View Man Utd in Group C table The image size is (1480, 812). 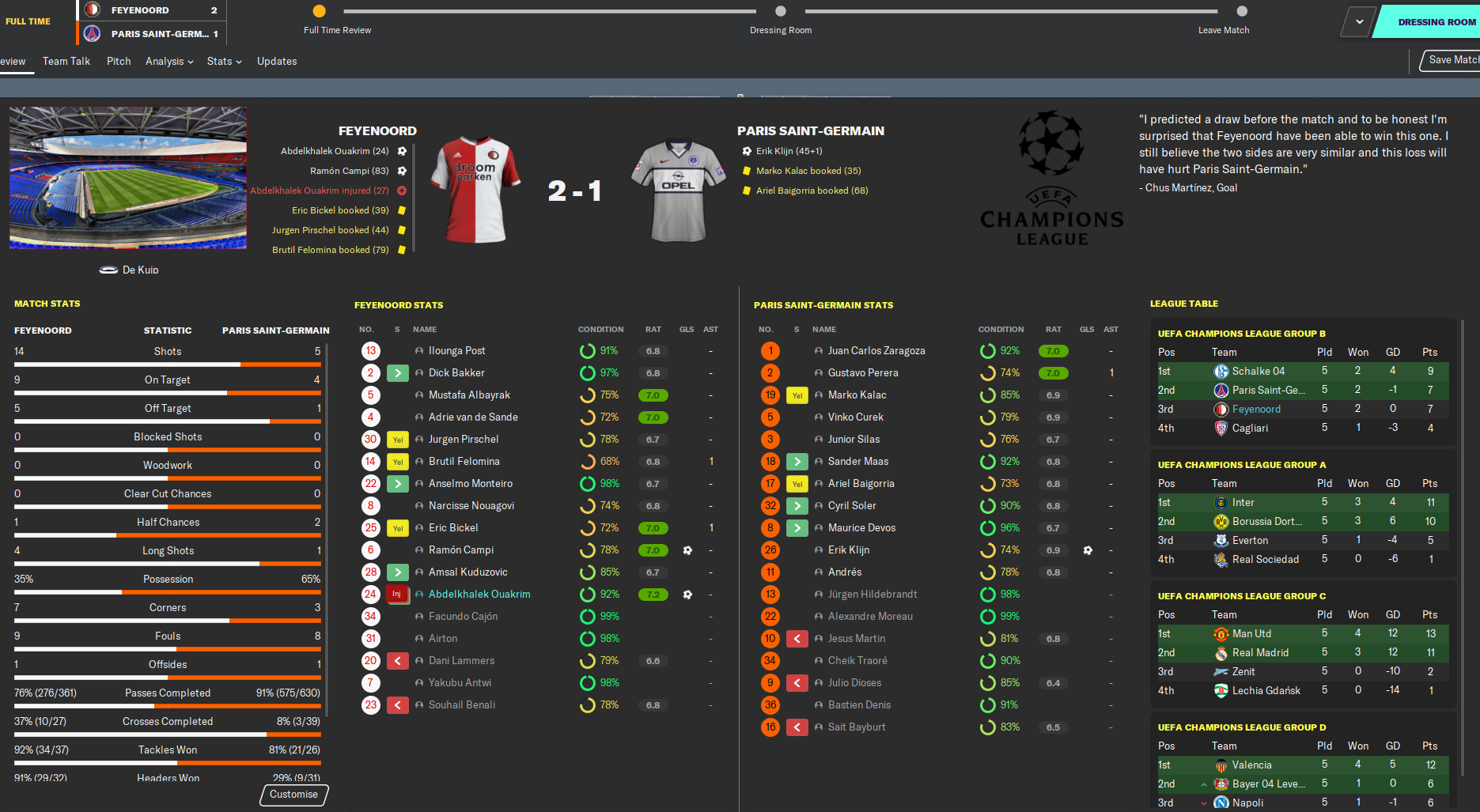coord(1251,634)
